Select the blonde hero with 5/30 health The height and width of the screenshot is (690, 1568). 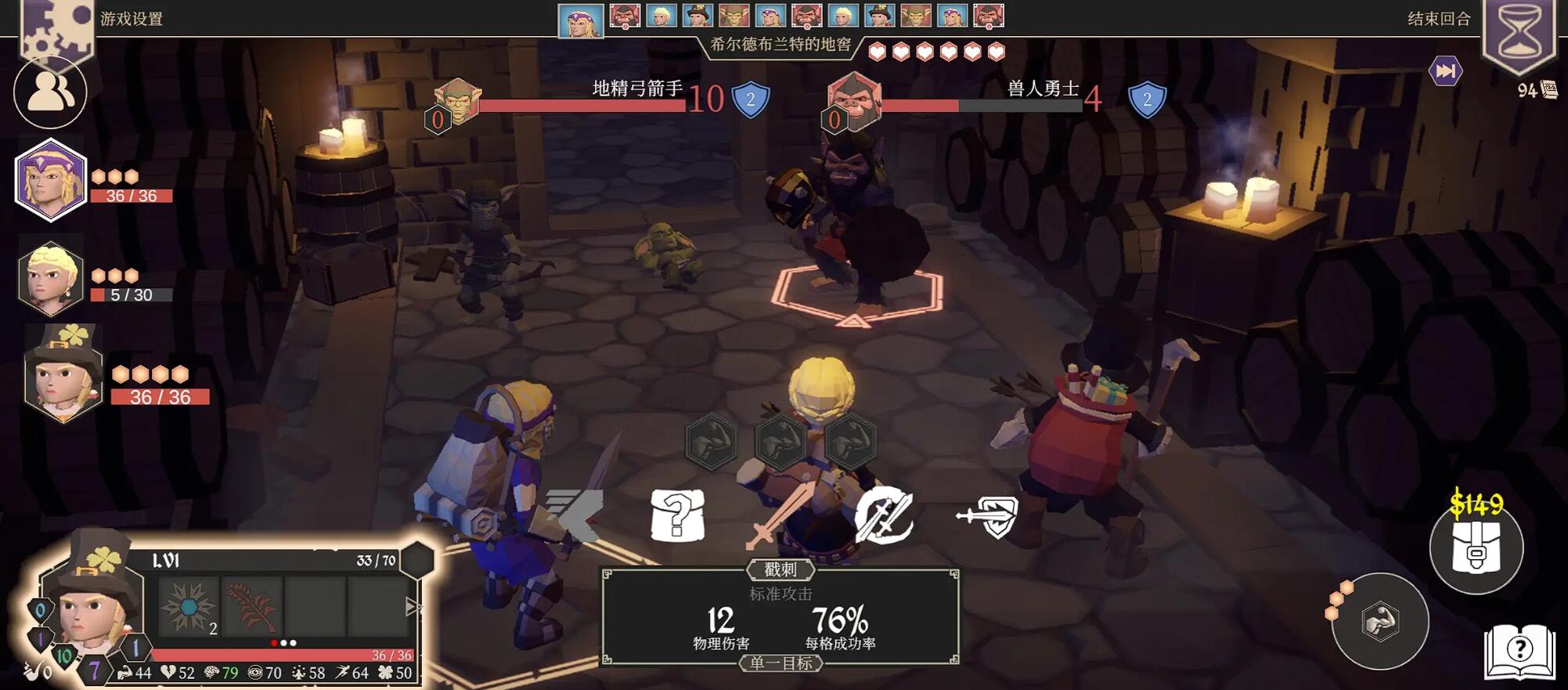[50, 278]
